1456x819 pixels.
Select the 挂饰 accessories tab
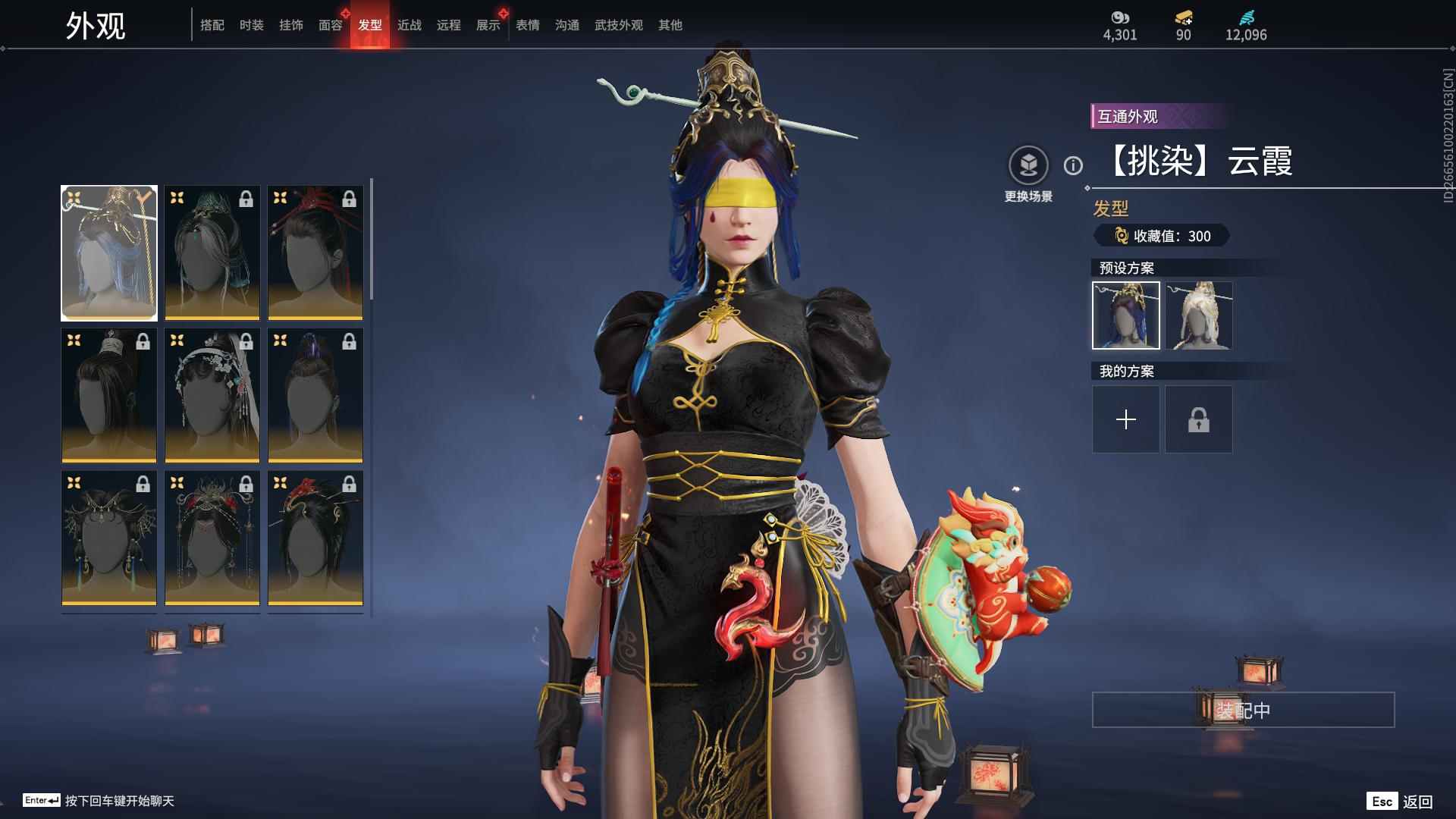tap(291, 25)
